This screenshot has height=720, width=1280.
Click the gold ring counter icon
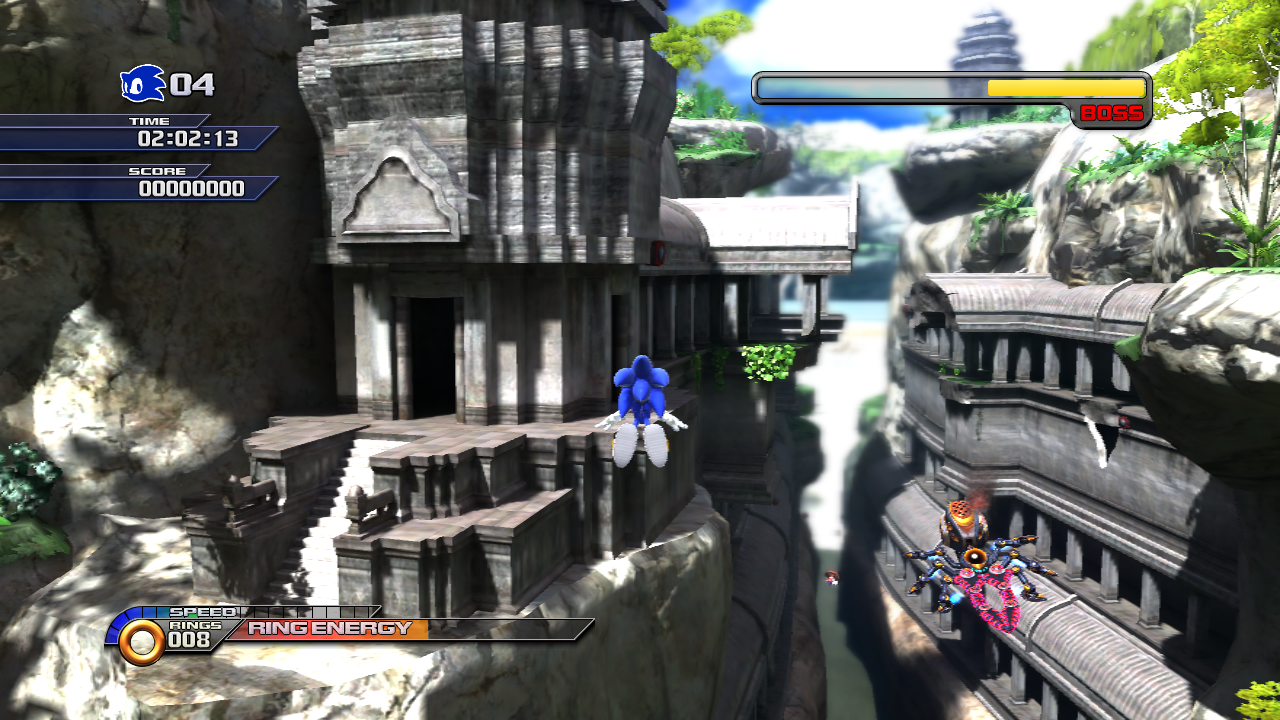pyautogui.click(x=142, y=641)
